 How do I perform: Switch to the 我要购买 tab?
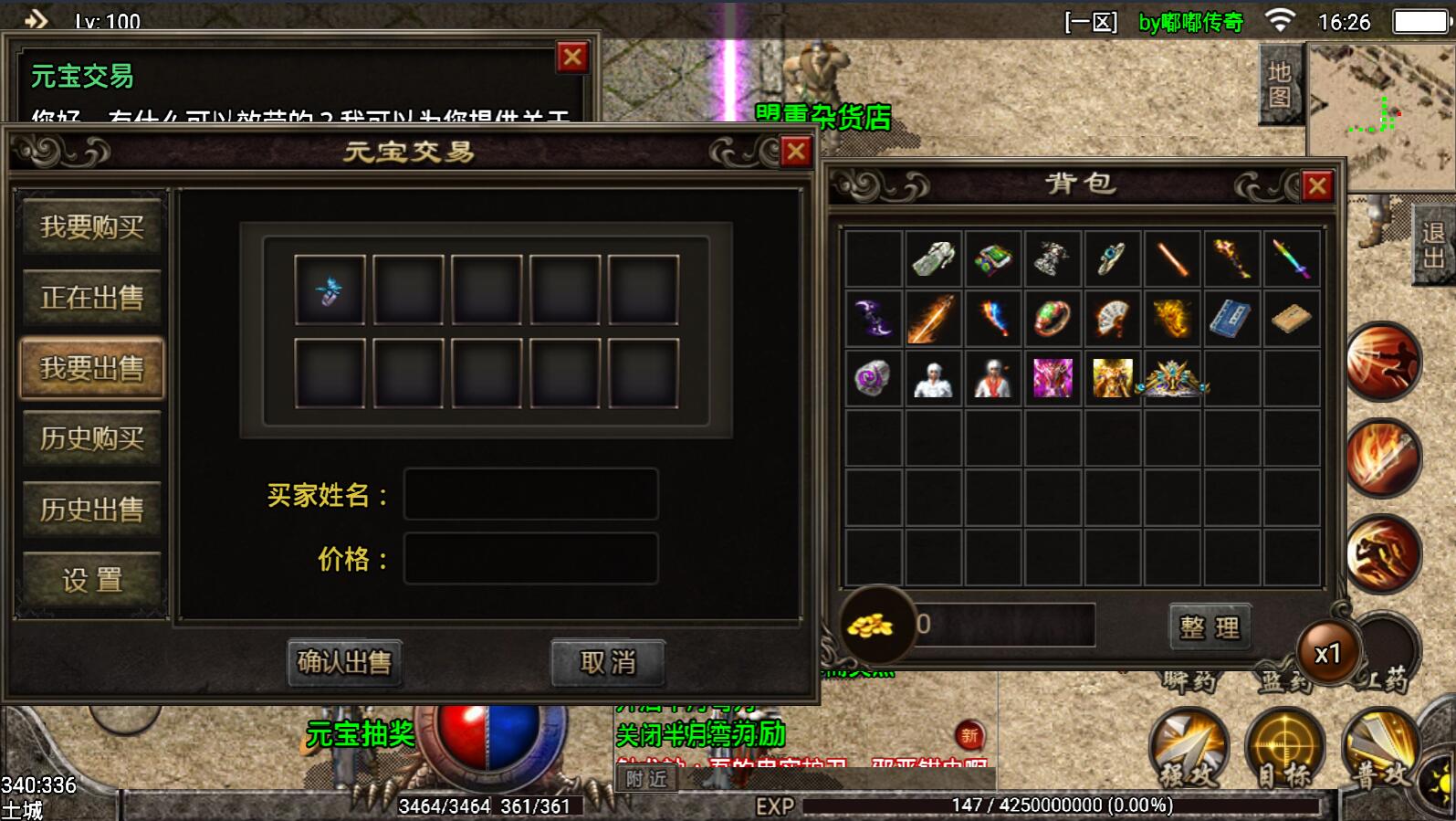tap(91, 226)
